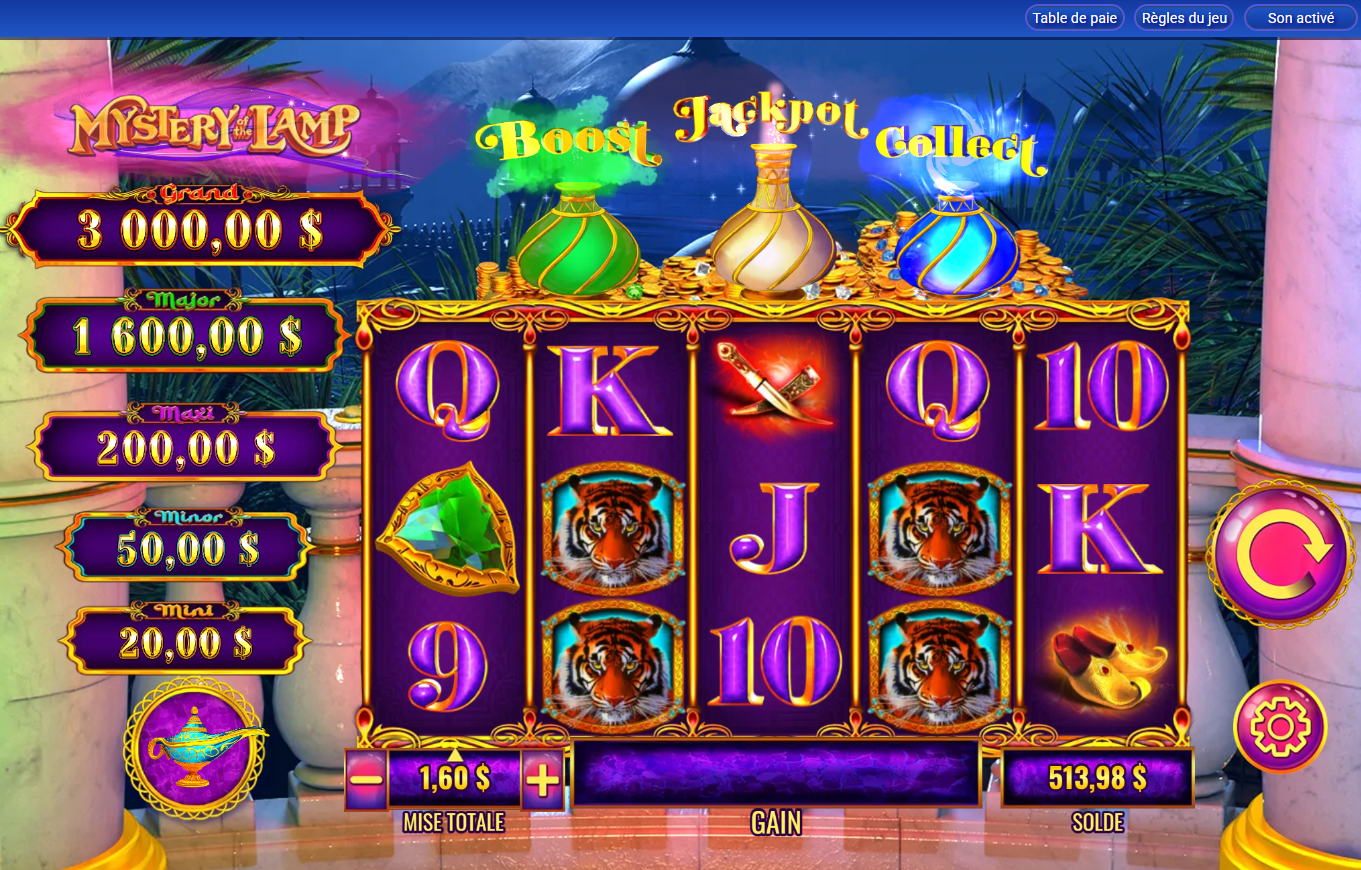Increase the total bet with plus
The height and width of the screenshot is (870, 1361).
[x=542, y=779]
